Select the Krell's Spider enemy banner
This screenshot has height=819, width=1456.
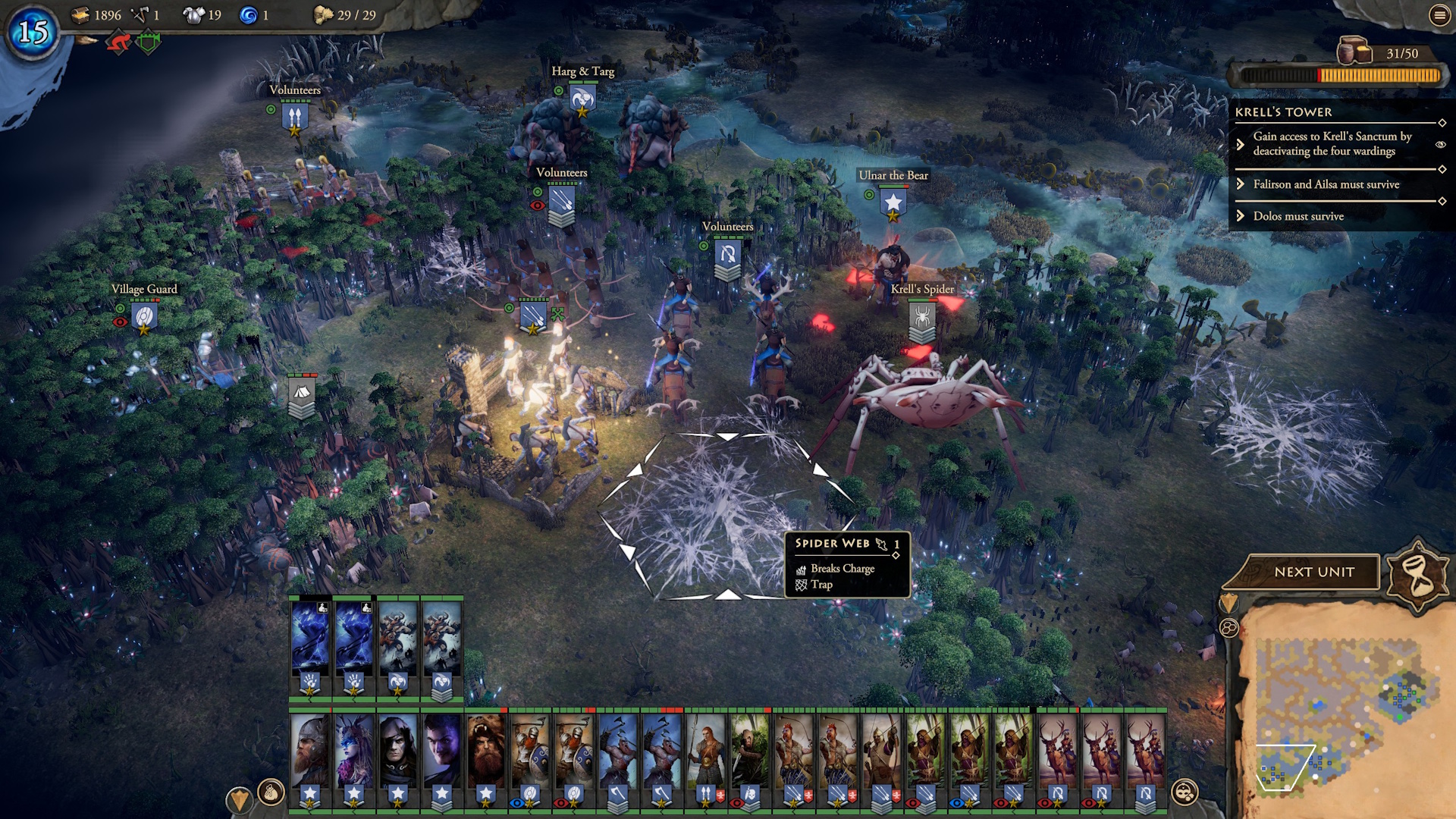click(x=922, y=318)
